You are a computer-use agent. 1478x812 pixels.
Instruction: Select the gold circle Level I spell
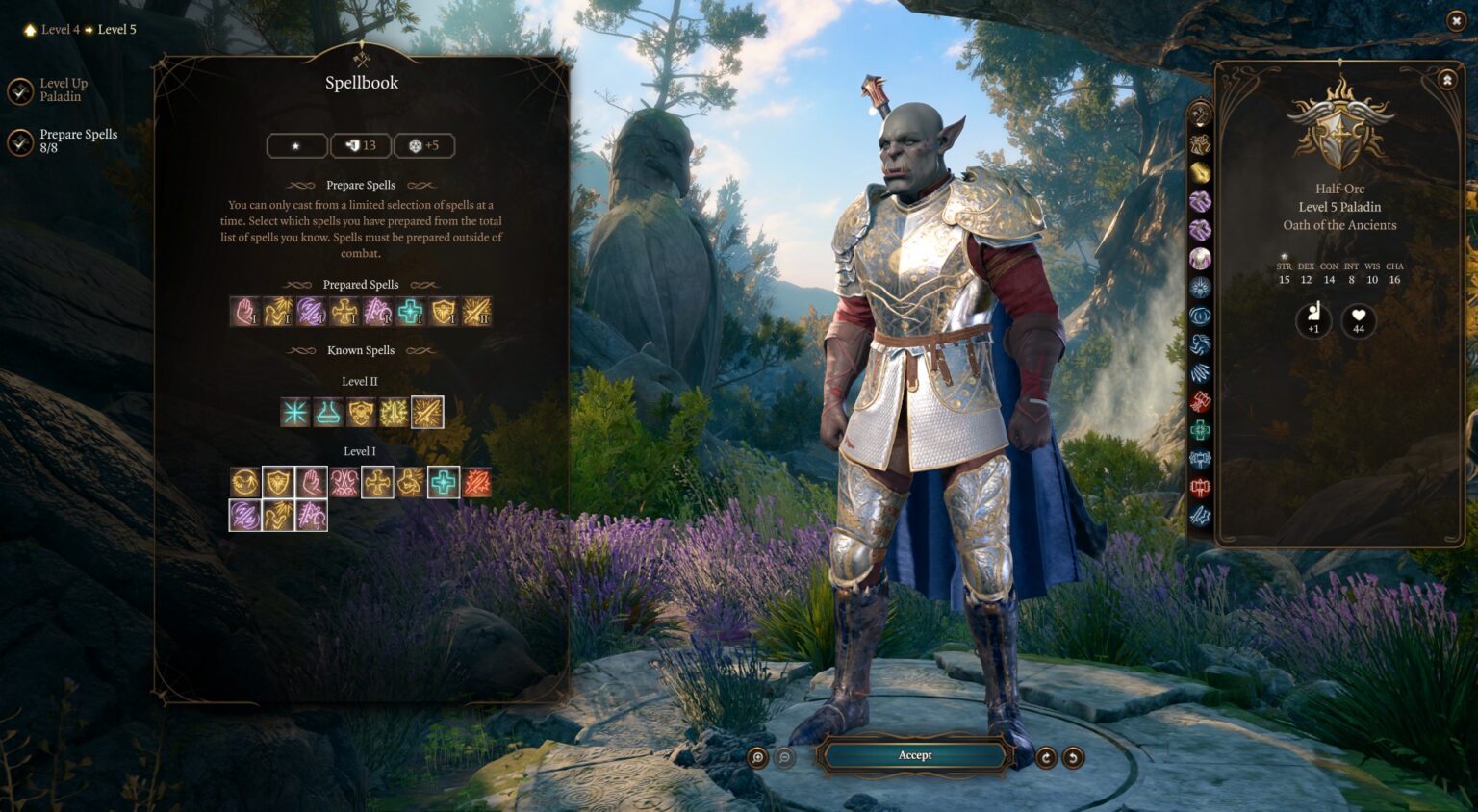(x=245, y=482)
